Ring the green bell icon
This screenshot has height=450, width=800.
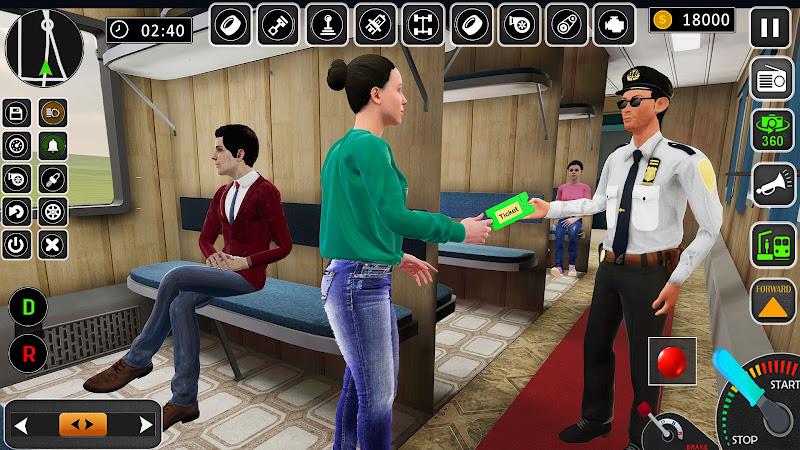coord(52,146)
